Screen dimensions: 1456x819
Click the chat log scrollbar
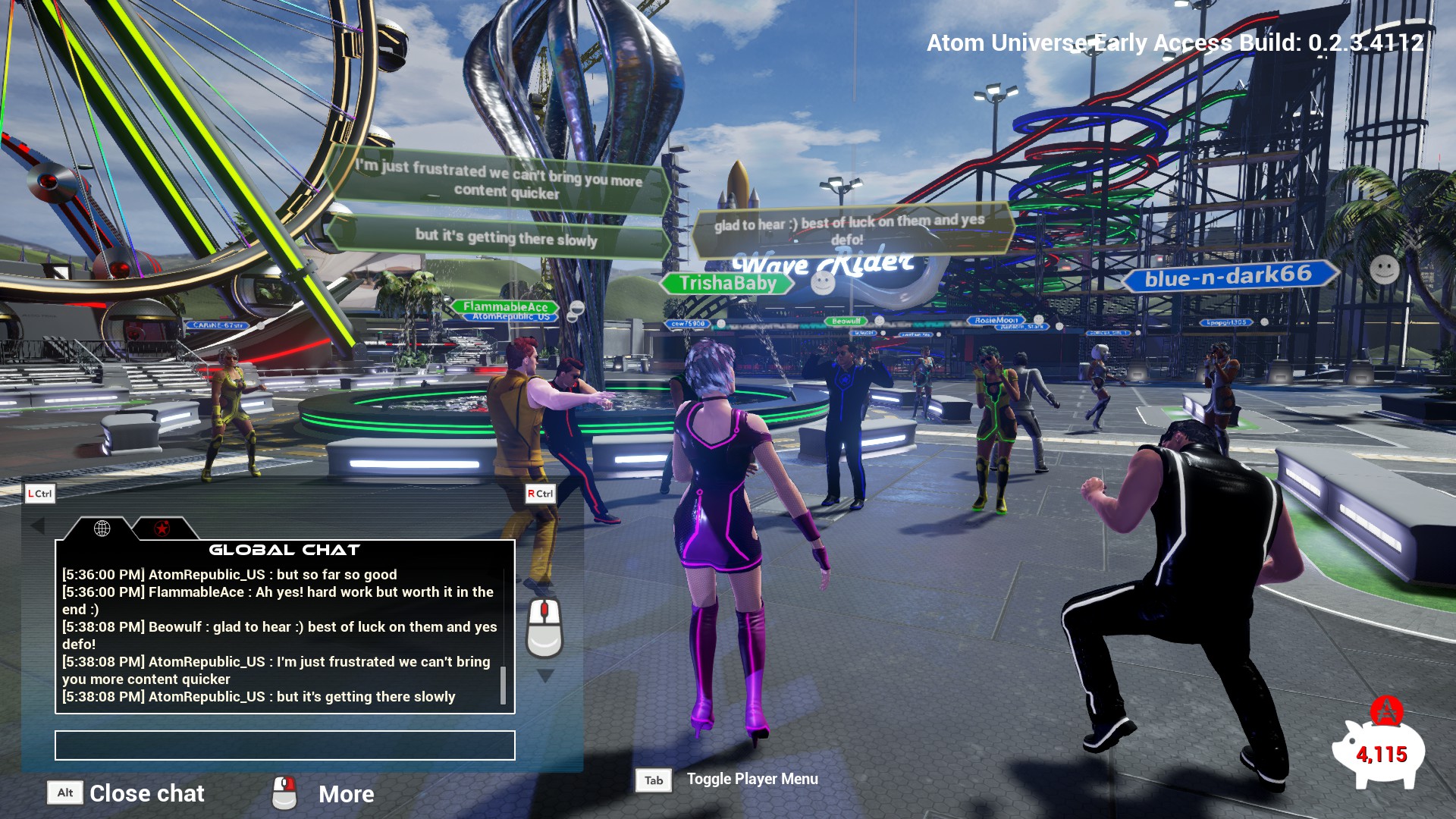pyautogui.click(x=503, y=685)
